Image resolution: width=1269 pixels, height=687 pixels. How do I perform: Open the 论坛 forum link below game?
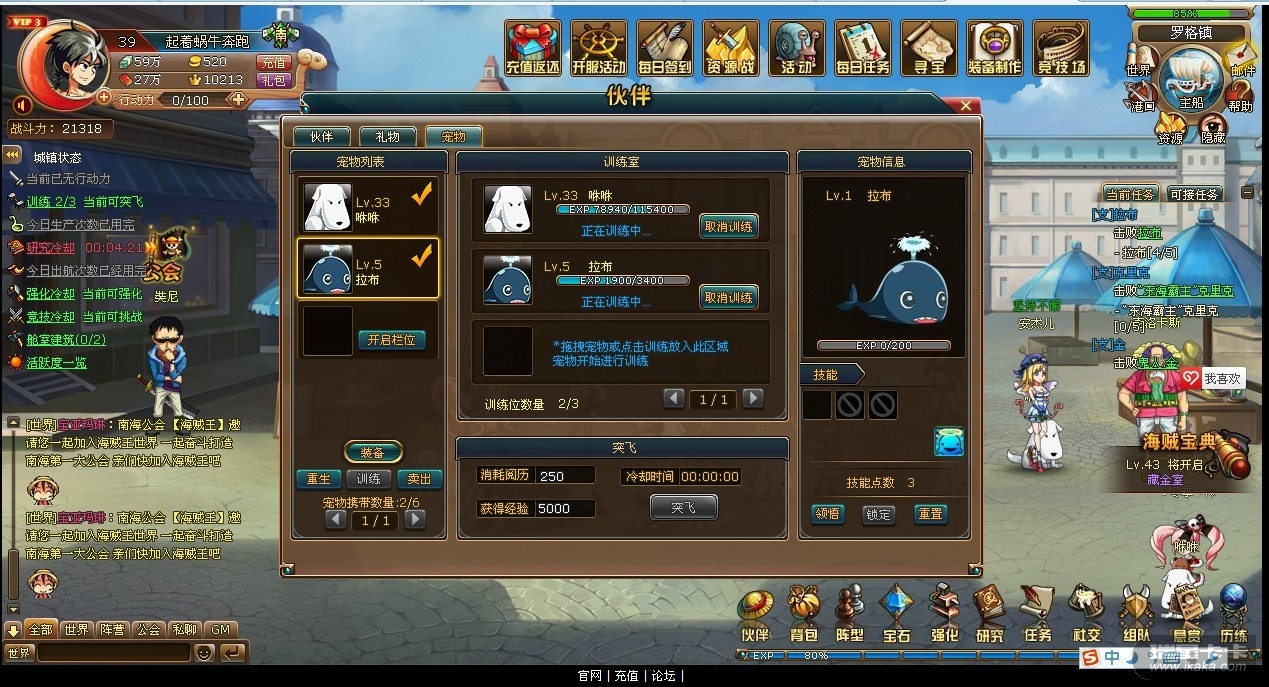click(663, 676)
